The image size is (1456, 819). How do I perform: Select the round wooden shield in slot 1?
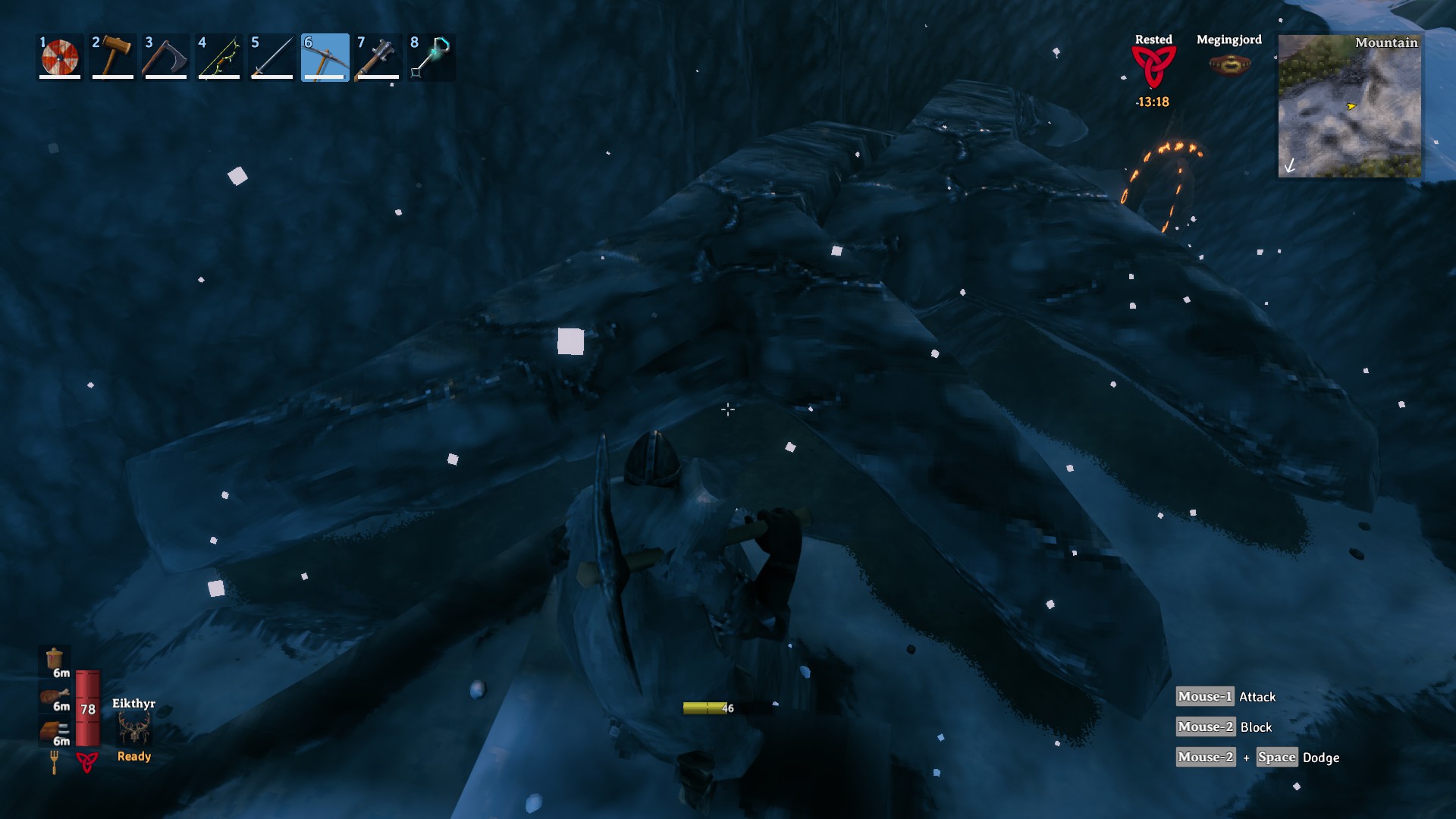tap(59, 55)
